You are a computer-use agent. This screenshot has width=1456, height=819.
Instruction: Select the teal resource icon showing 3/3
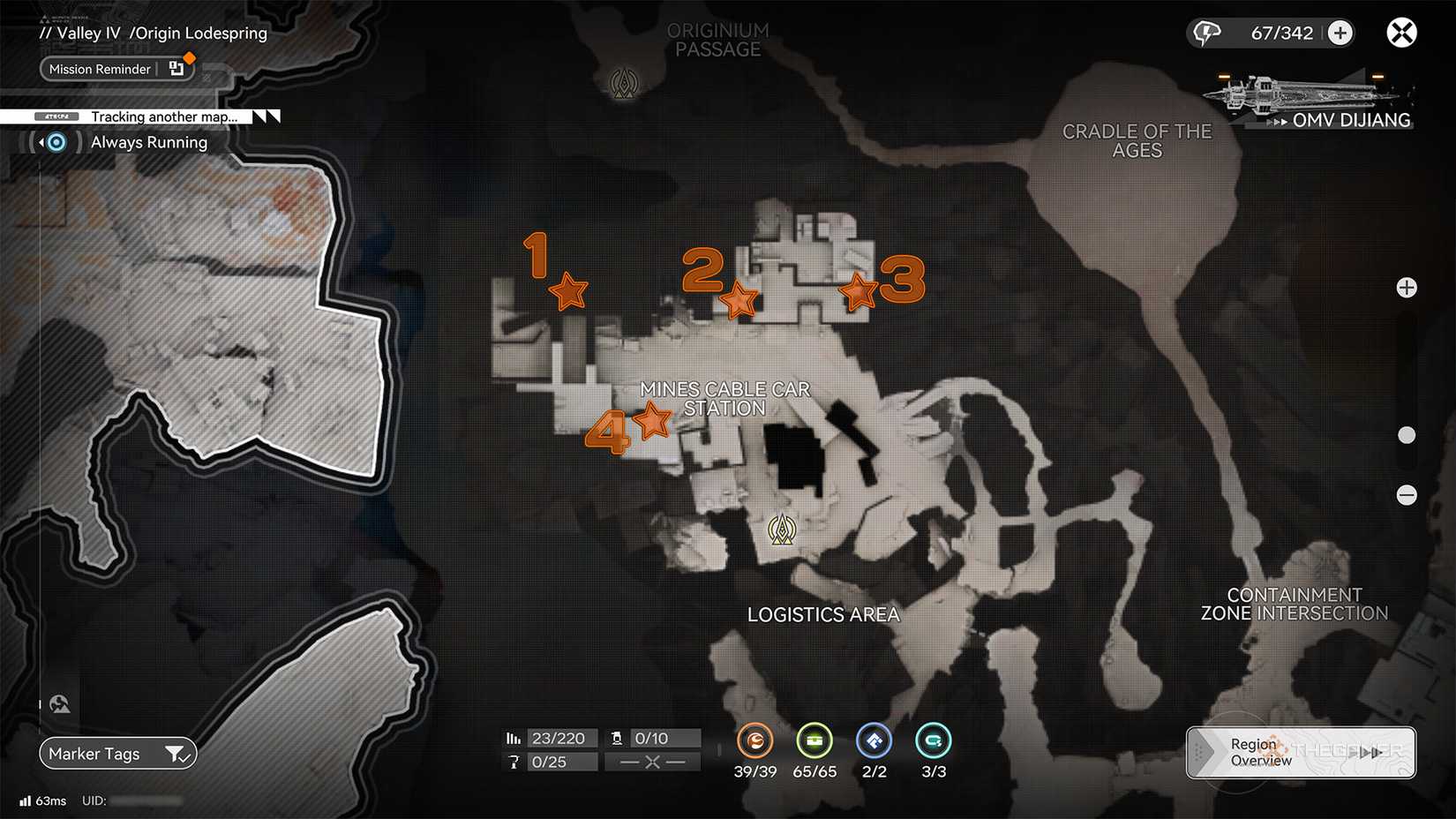pyautogui.click(x=933, y=742)
